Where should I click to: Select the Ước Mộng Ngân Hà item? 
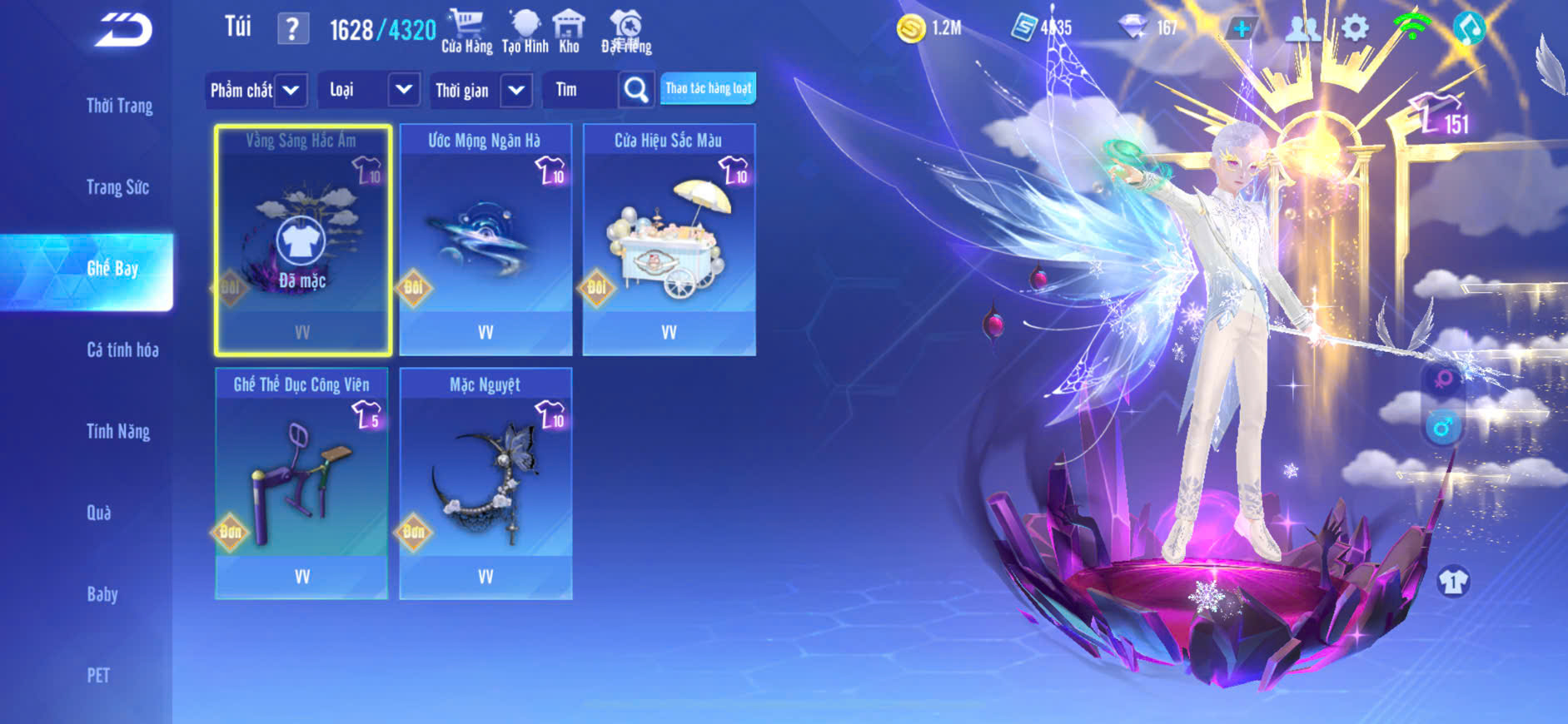tap(485, 240)
